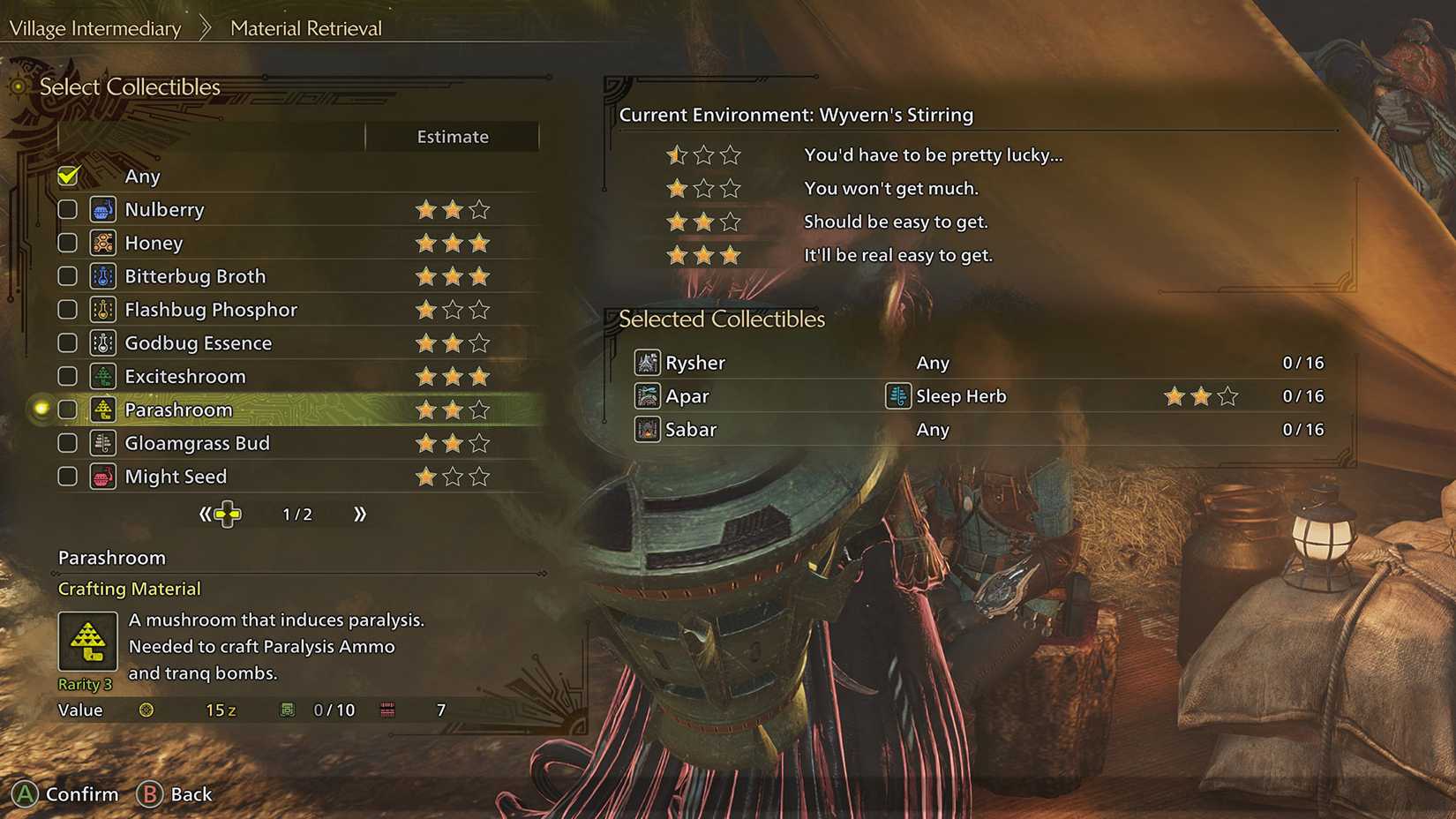Select the Nulberry item icon

tap(103, 209)
